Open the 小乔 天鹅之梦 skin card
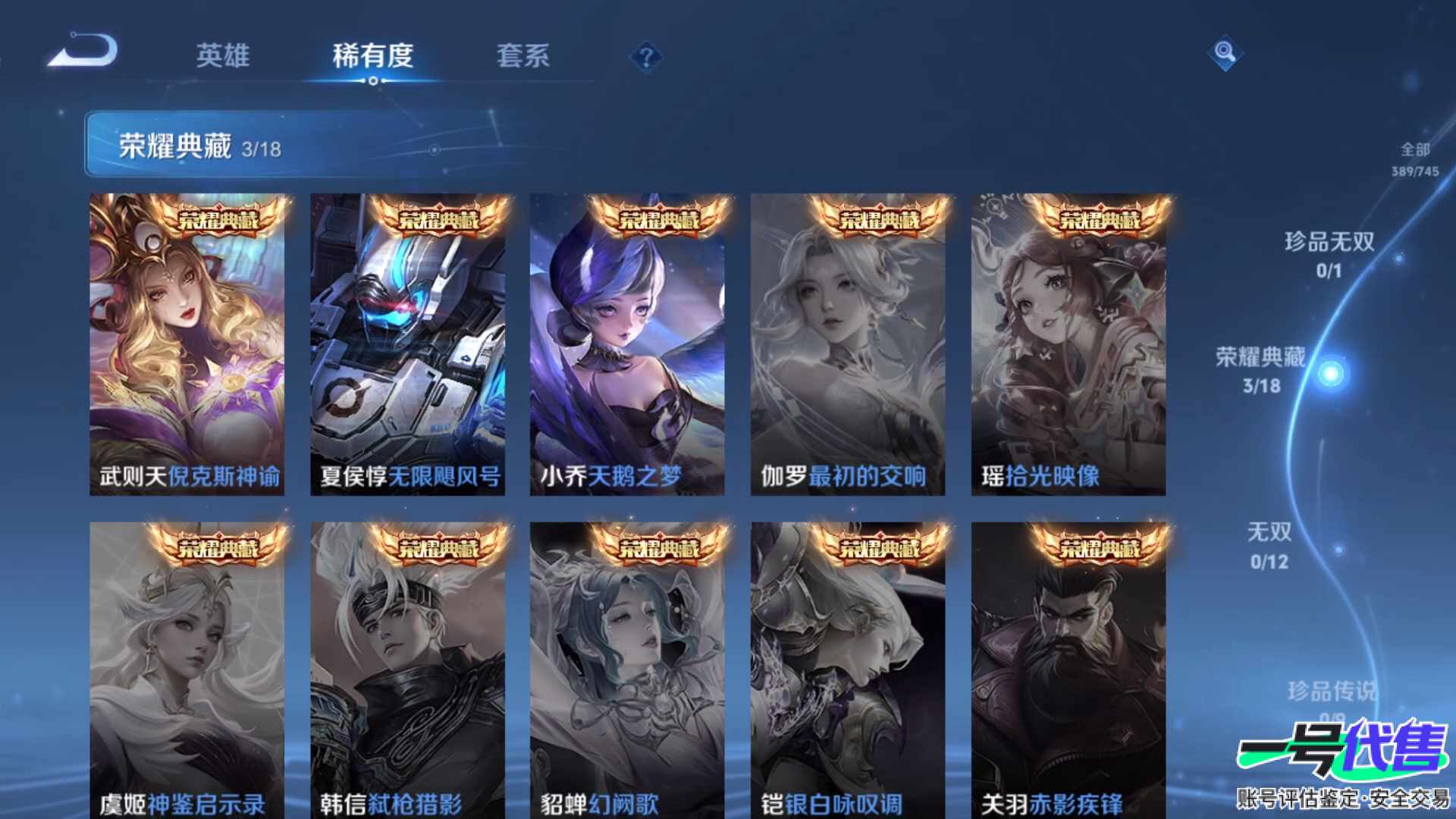 [627, 345]
